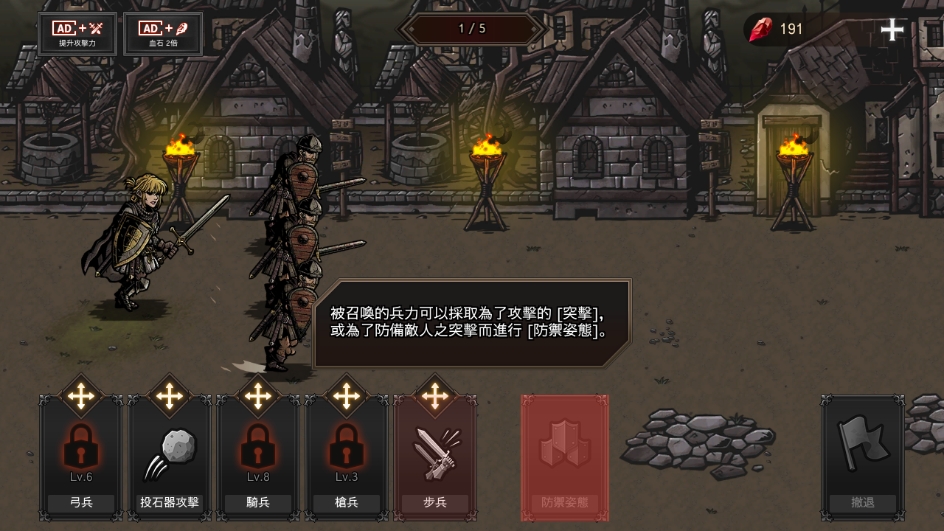Dismiss the tutorial dialogue box

(x=472, y=322)
